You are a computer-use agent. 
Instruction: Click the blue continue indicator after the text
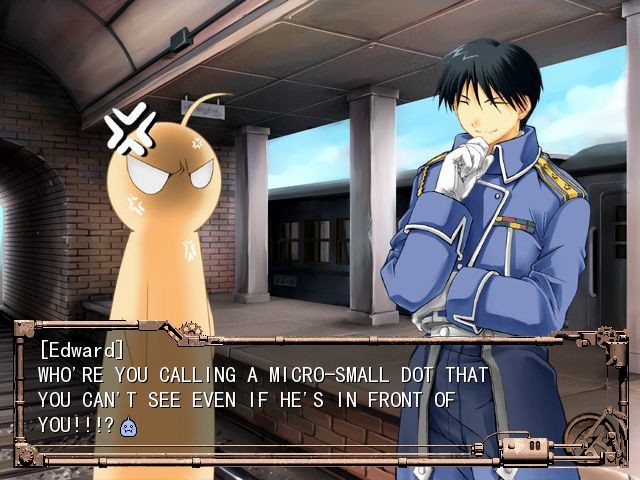127,427
